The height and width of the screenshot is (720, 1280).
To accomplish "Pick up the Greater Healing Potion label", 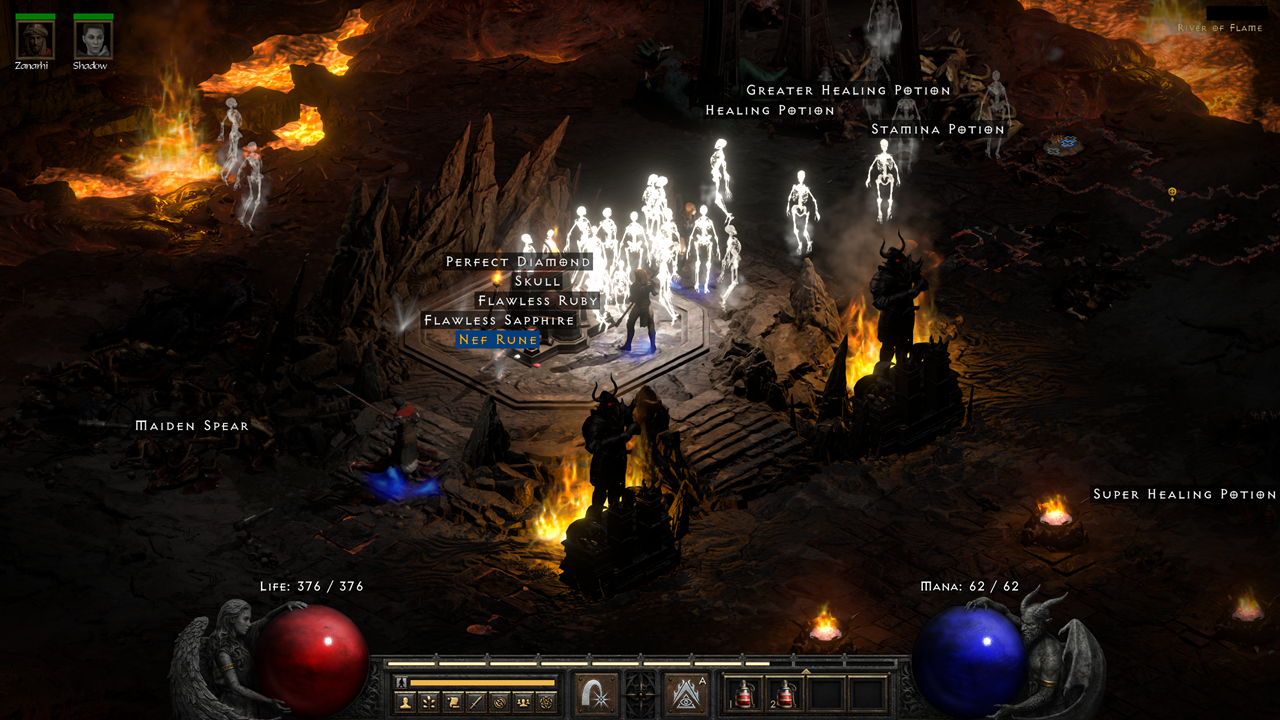I will coord(848,90).
